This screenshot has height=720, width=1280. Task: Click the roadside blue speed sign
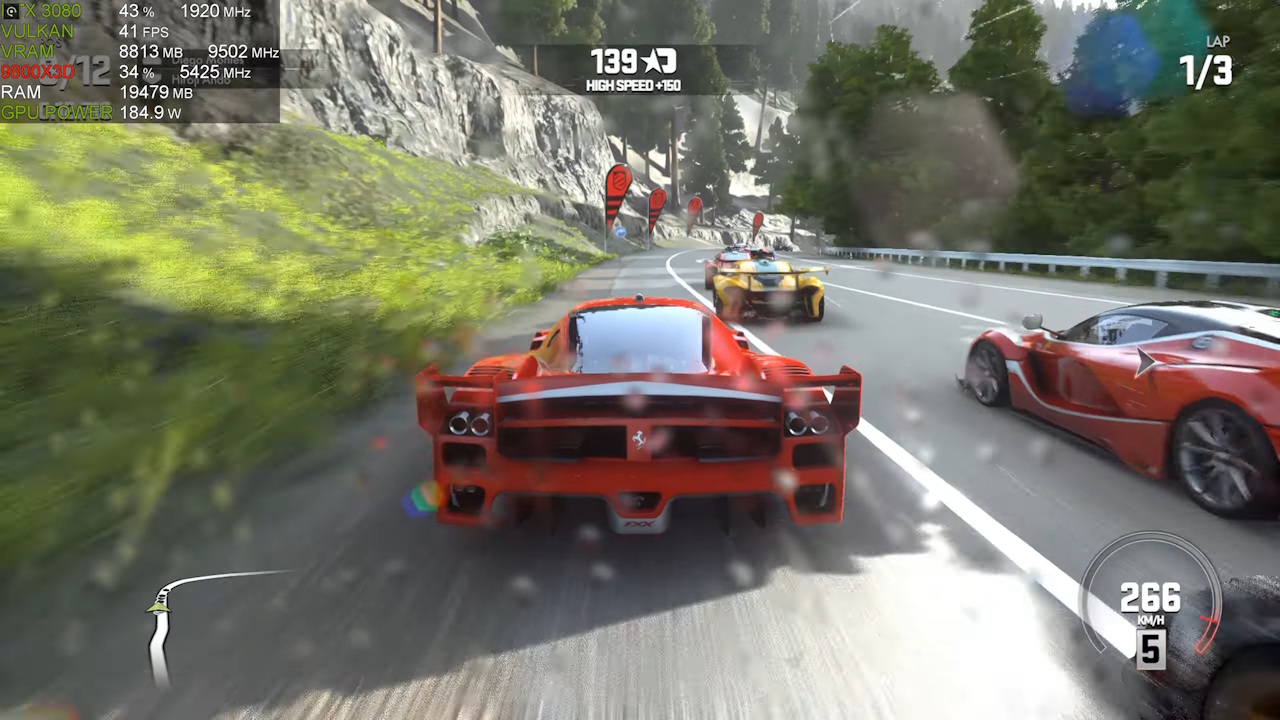[620, 232]
